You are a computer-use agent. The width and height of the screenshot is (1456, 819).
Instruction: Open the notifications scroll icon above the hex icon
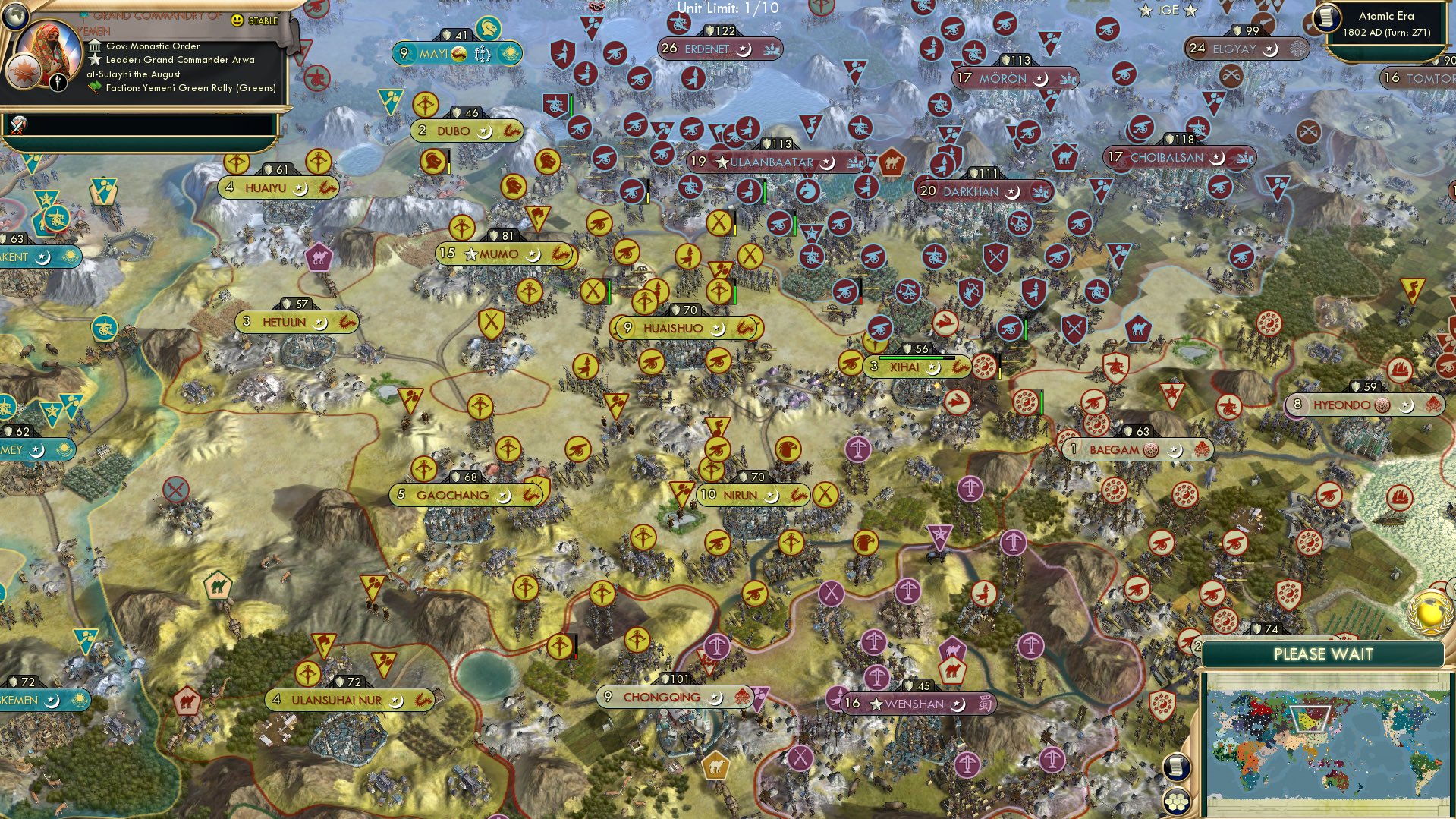1177,768
